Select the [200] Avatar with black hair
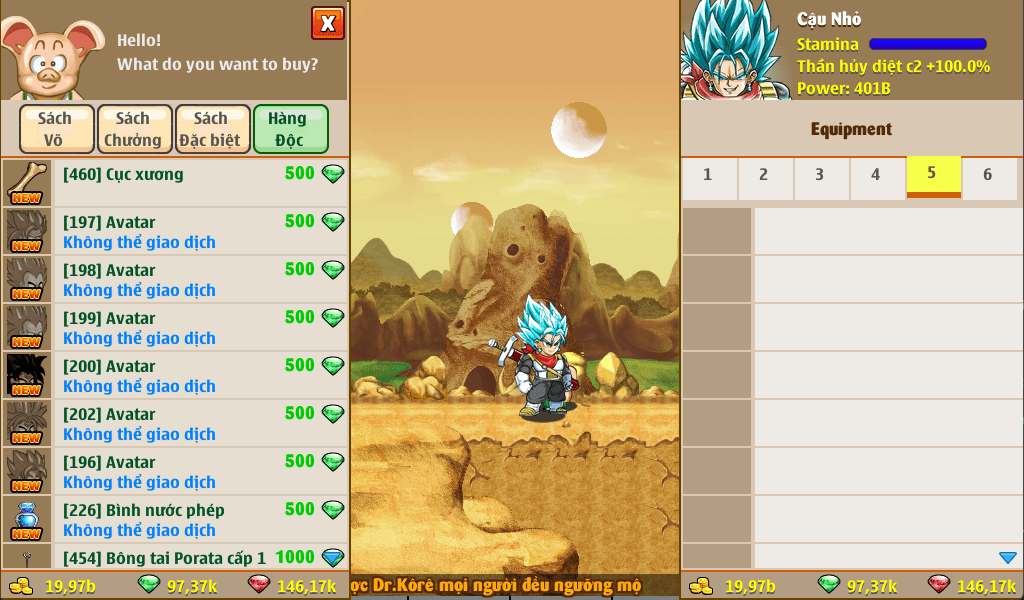This screenshot has width=1024, height=600. point(175,375)
